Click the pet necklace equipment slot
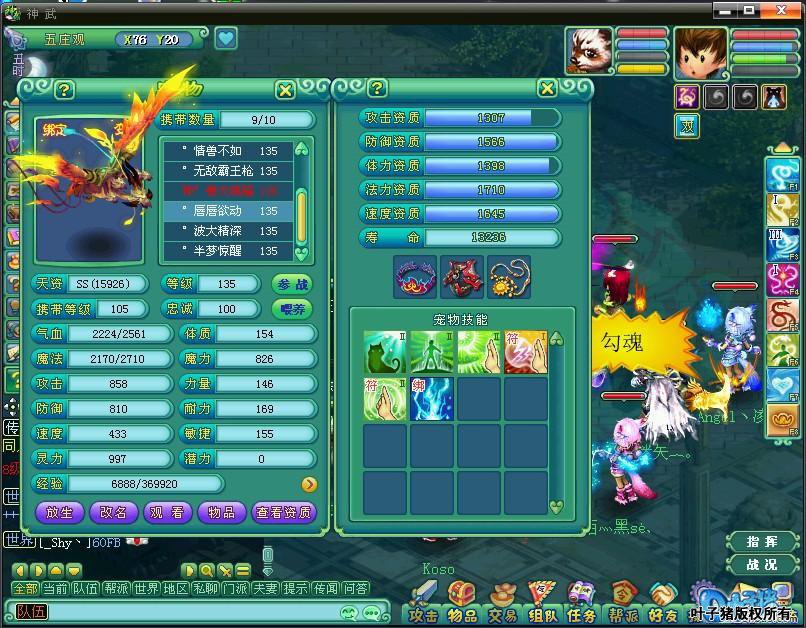Screen dimensions: 806x628 click(509, 277)
